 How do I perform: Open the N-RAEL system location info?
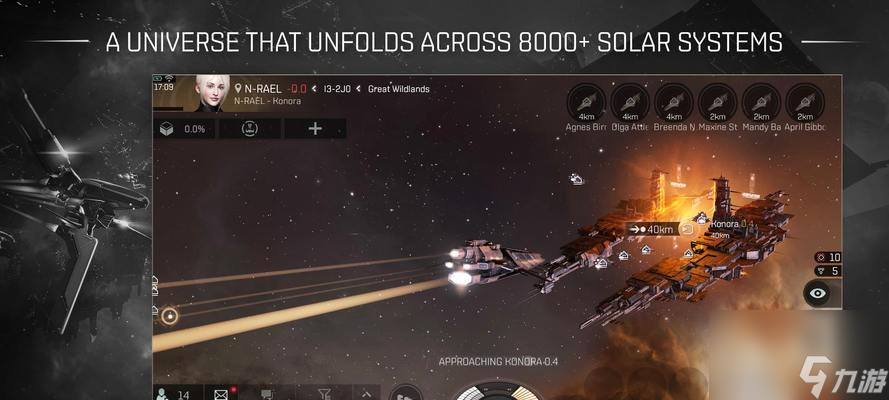pos(259,88)
